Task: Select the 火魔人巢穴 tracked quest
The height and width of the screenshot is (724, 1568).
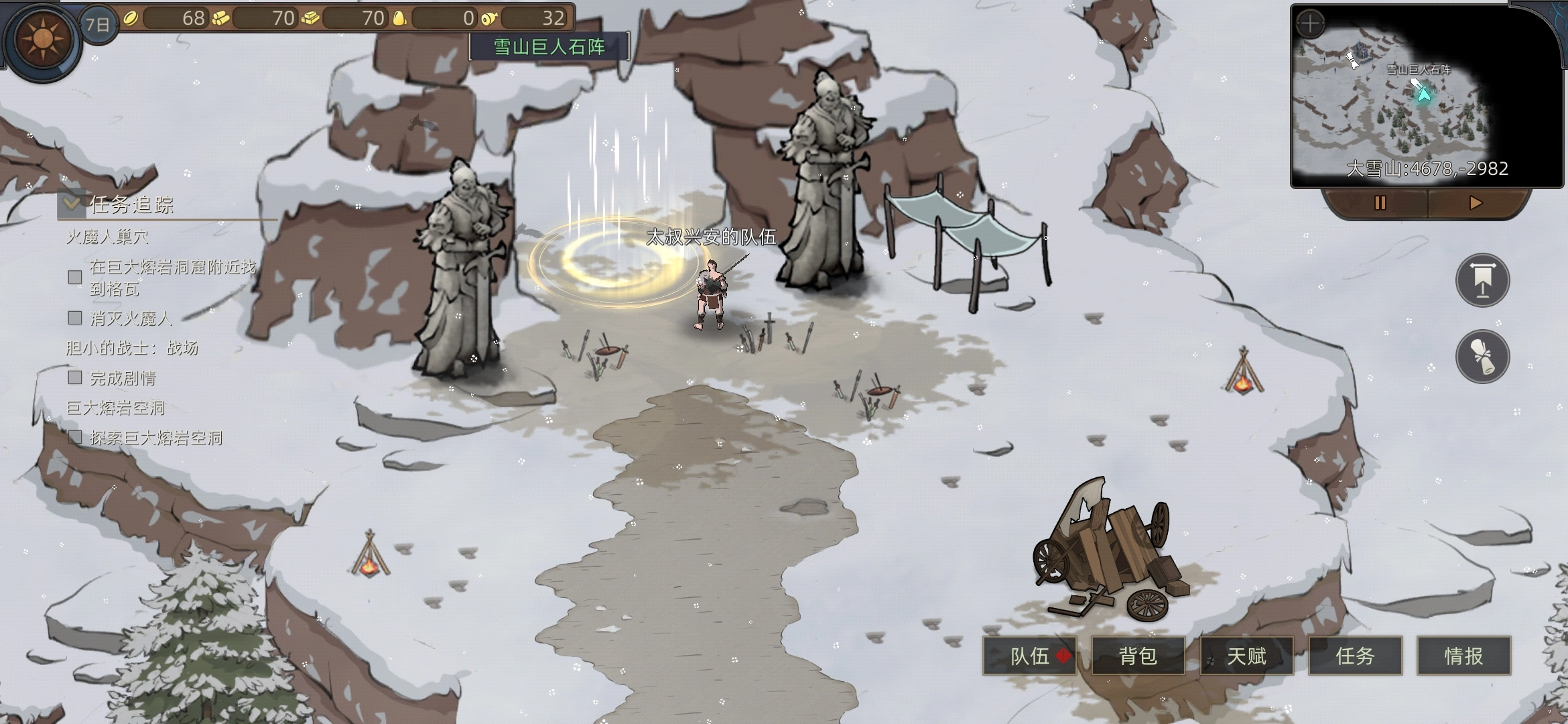Action: point(107,237)
